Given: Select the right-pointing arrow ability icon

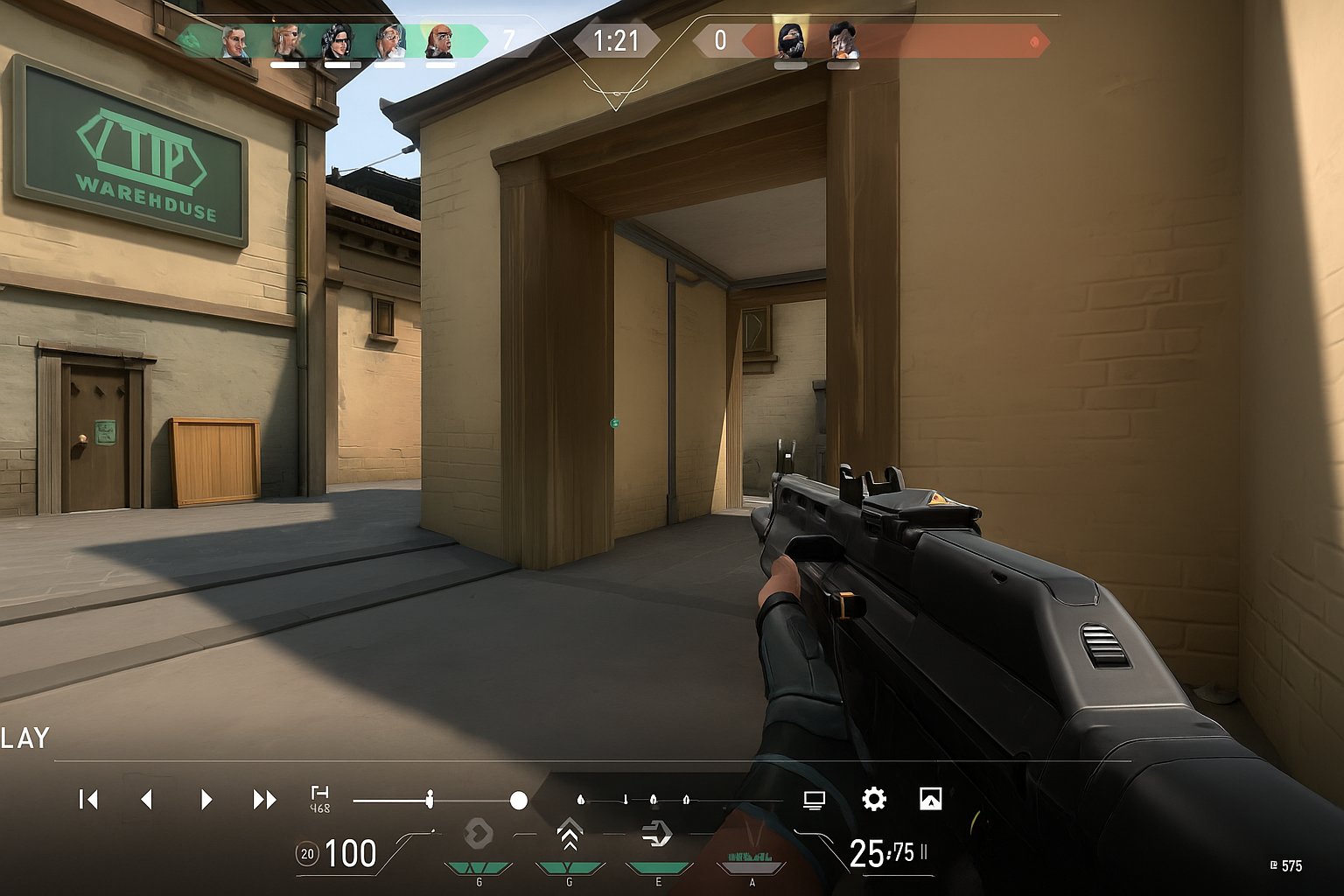Looking at the screenshot, I should (656, 834).
